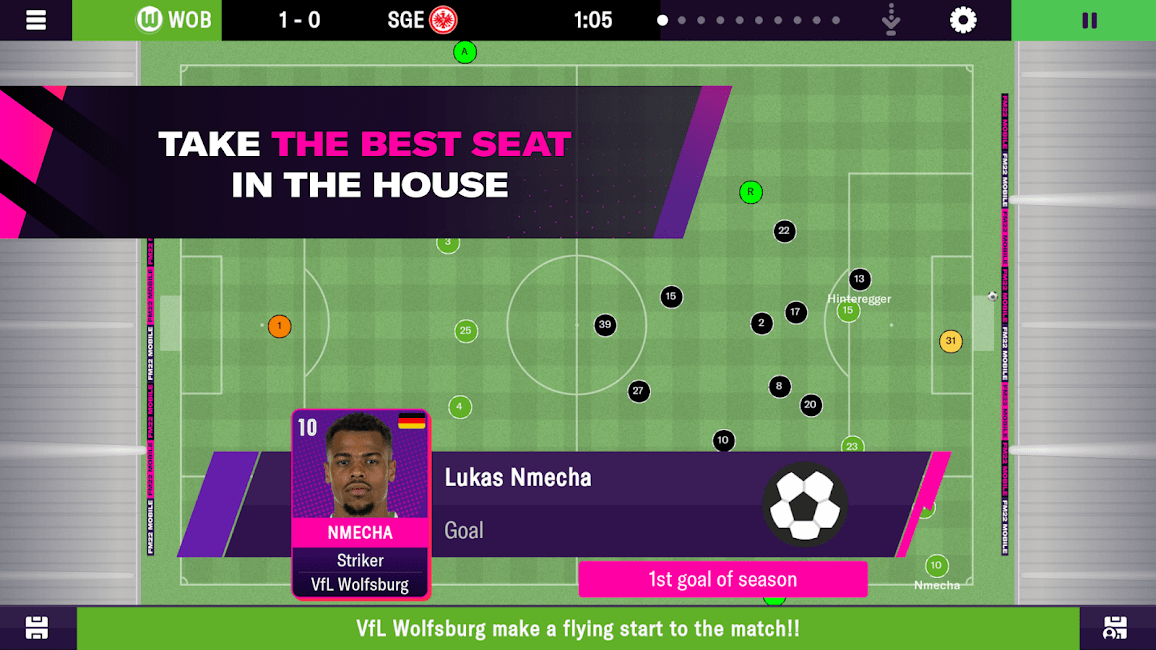Open the away team tactics icon
Viewport: 1156px width, 650px height.
tap(1115, 628)
